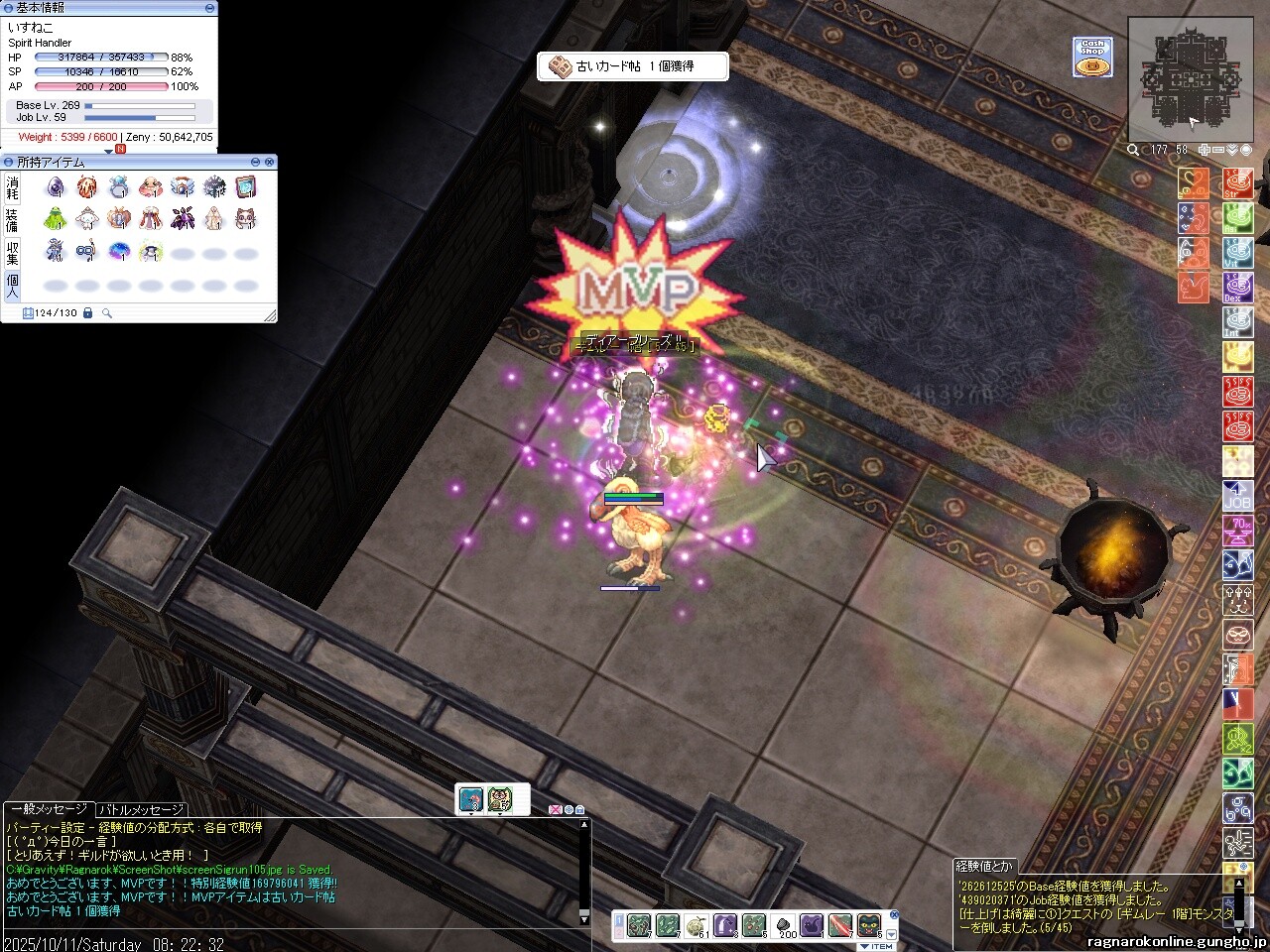
Task: Switch to the バトルメッセージ chat tab
Action: pyautogui.click(x=141, y=810)
